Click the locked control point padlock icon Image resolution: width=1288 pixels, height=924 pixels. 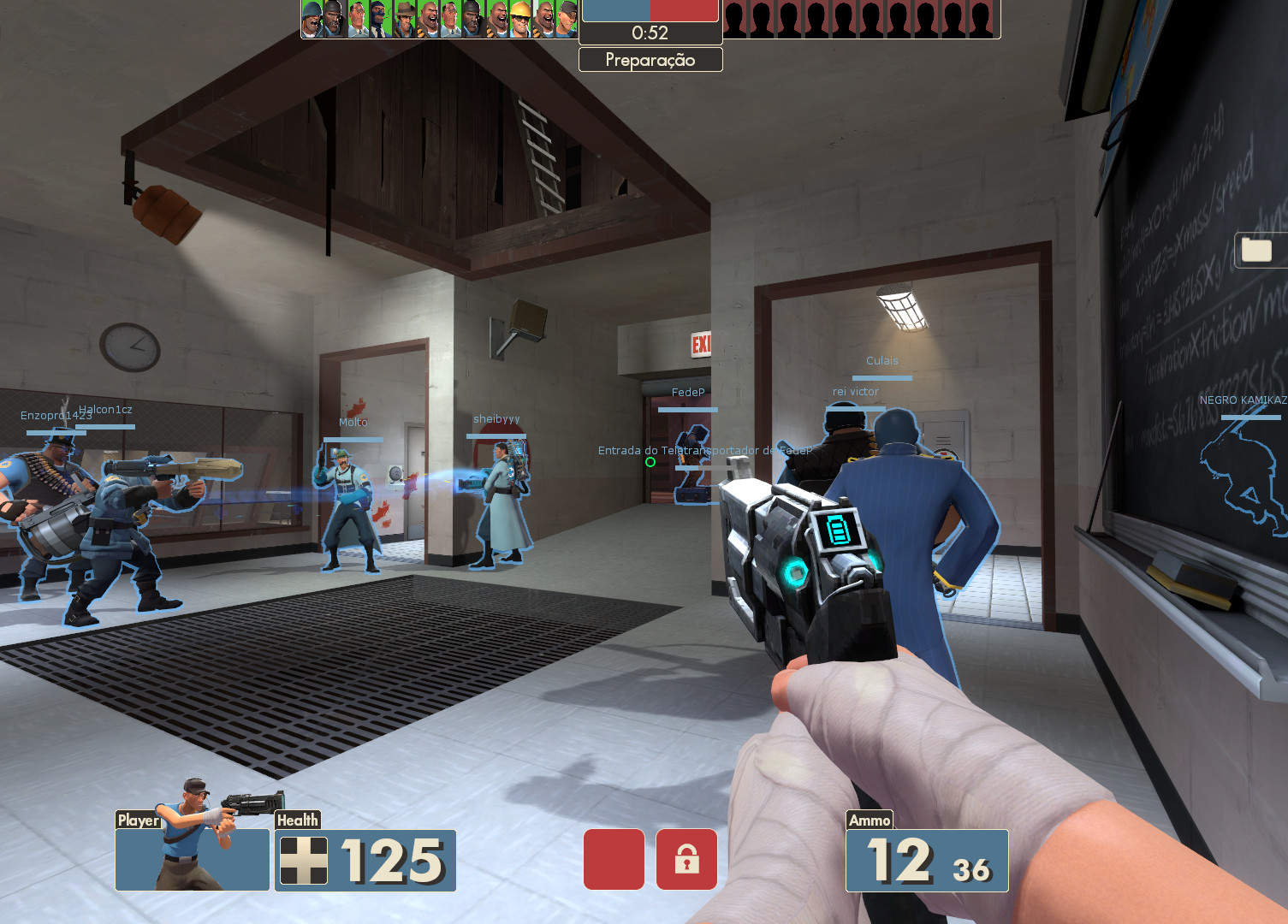(x=686, y=859)
